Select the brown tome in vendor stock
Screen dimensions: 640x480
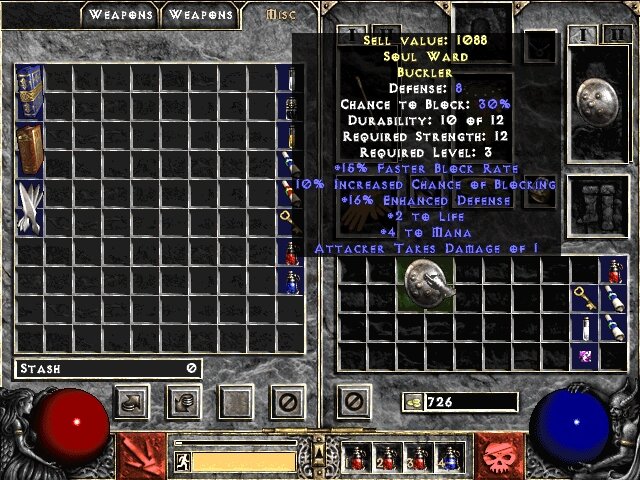pos(29,148)
